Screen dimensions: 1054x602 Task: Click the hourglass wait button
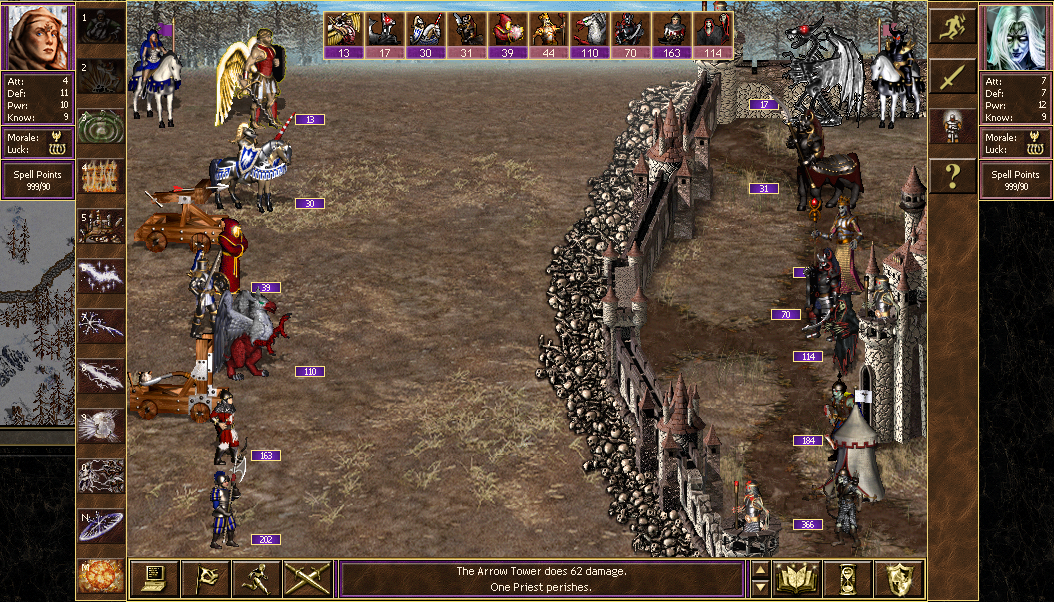click(x=847, y=578)
